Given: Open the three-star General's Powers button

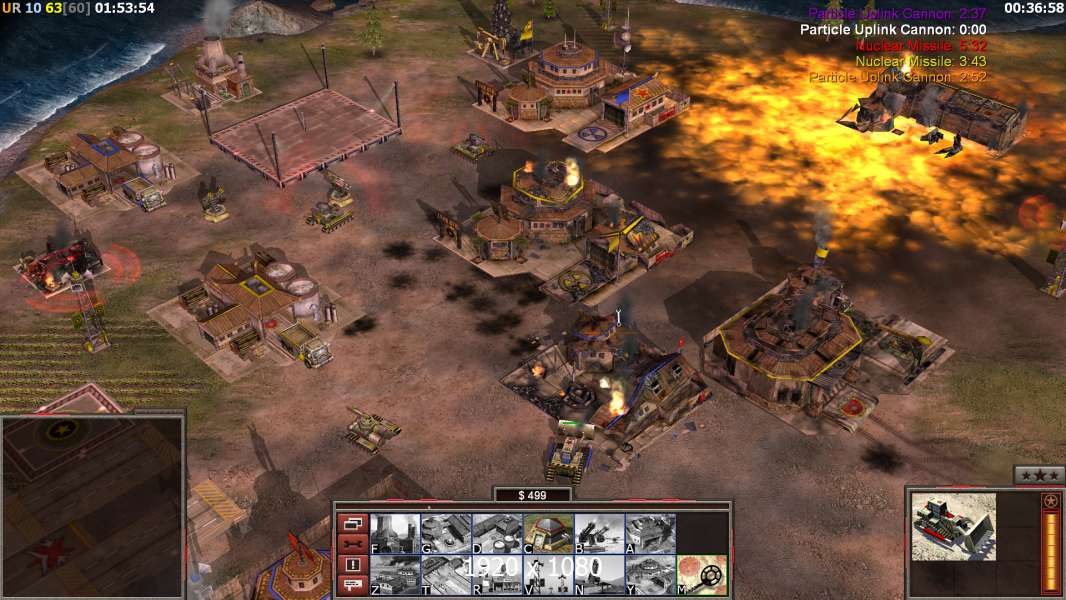Looking at the screenshot, I should coord(1037,475).
